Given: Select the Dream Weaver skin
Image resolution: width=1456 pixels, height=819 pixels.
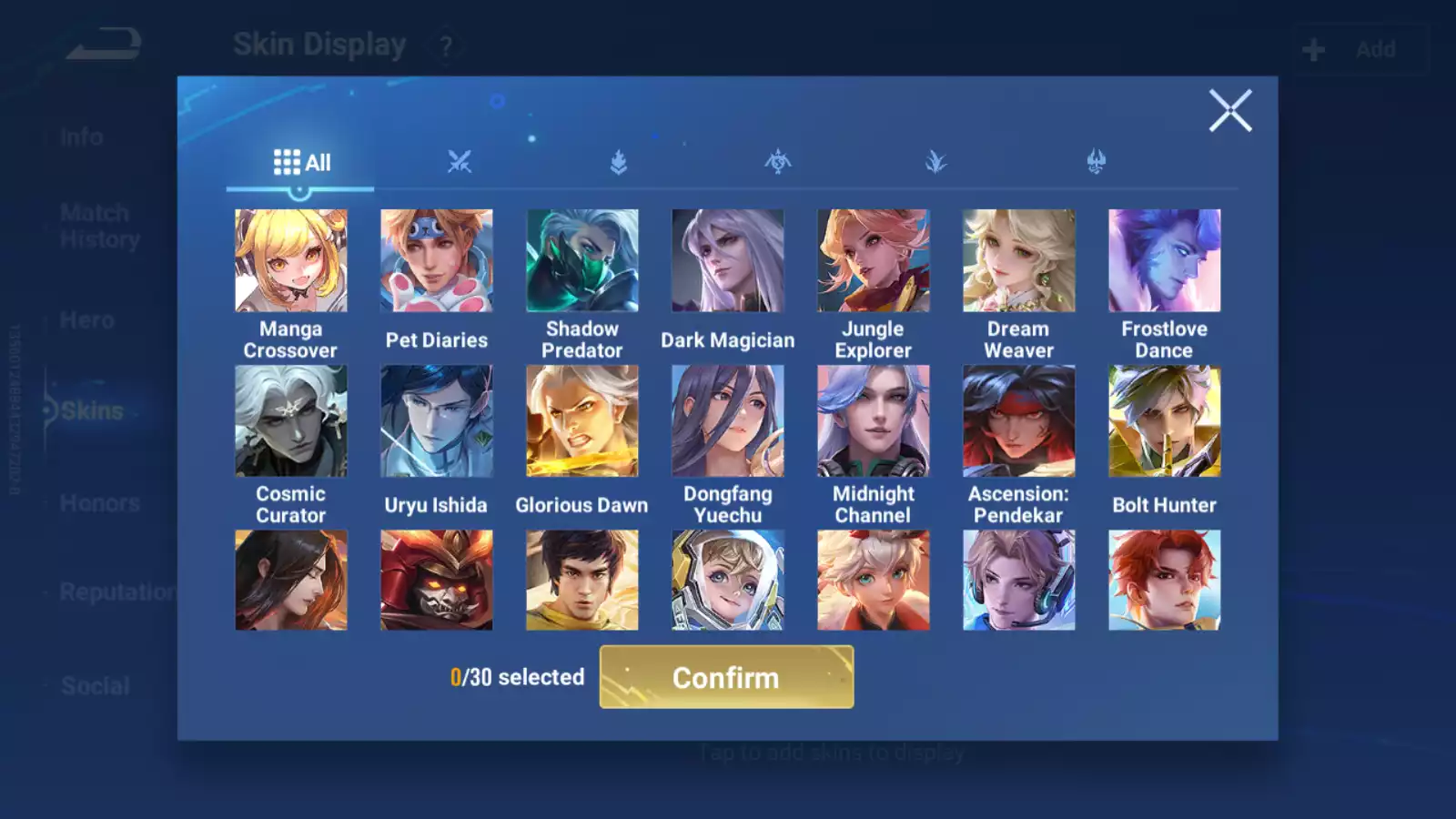Looking at the screenshot, I should pyautogui.click(x=1018, y=261).
